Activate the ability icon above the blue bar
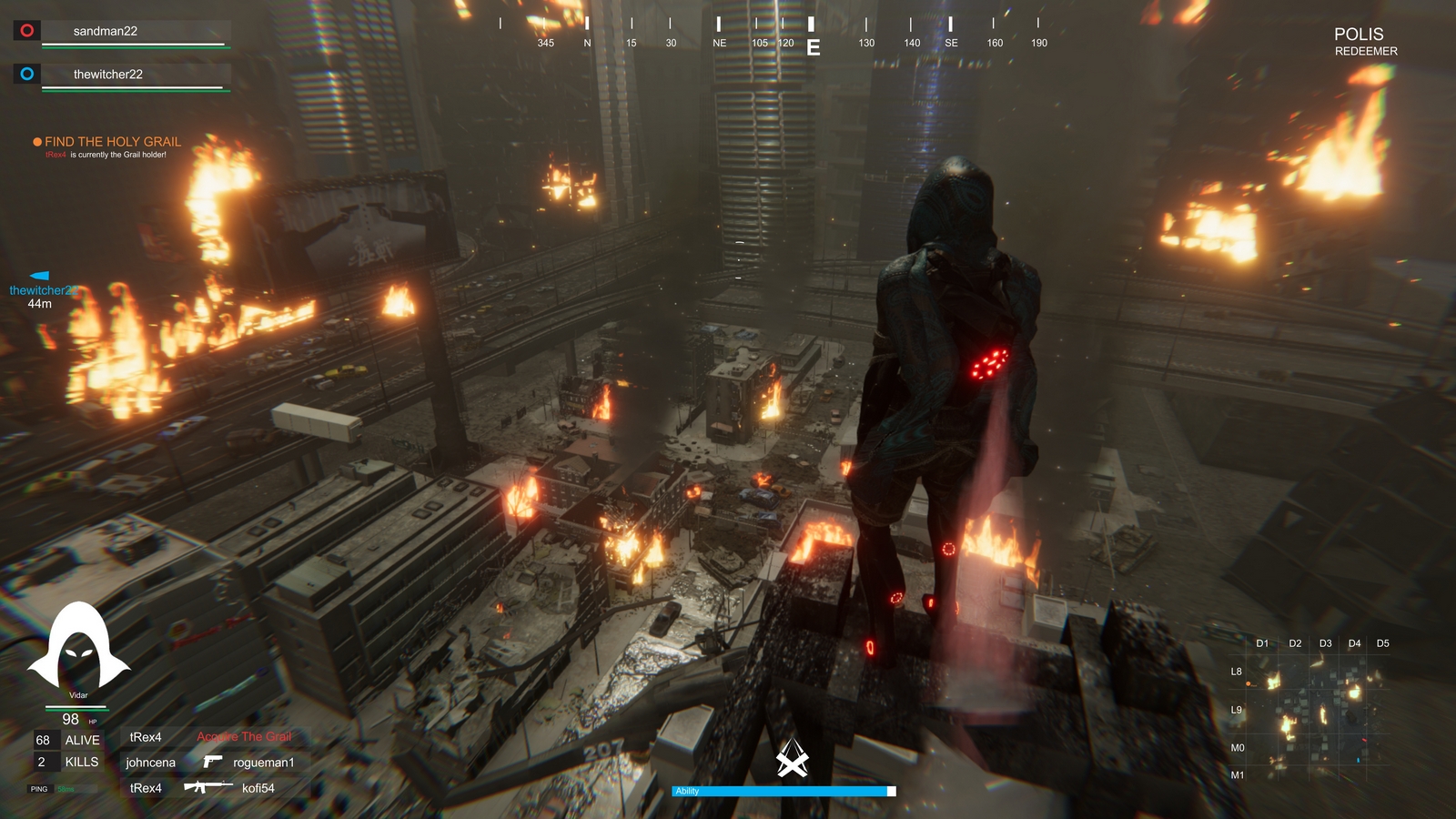1456x819 pixels. 792,757
